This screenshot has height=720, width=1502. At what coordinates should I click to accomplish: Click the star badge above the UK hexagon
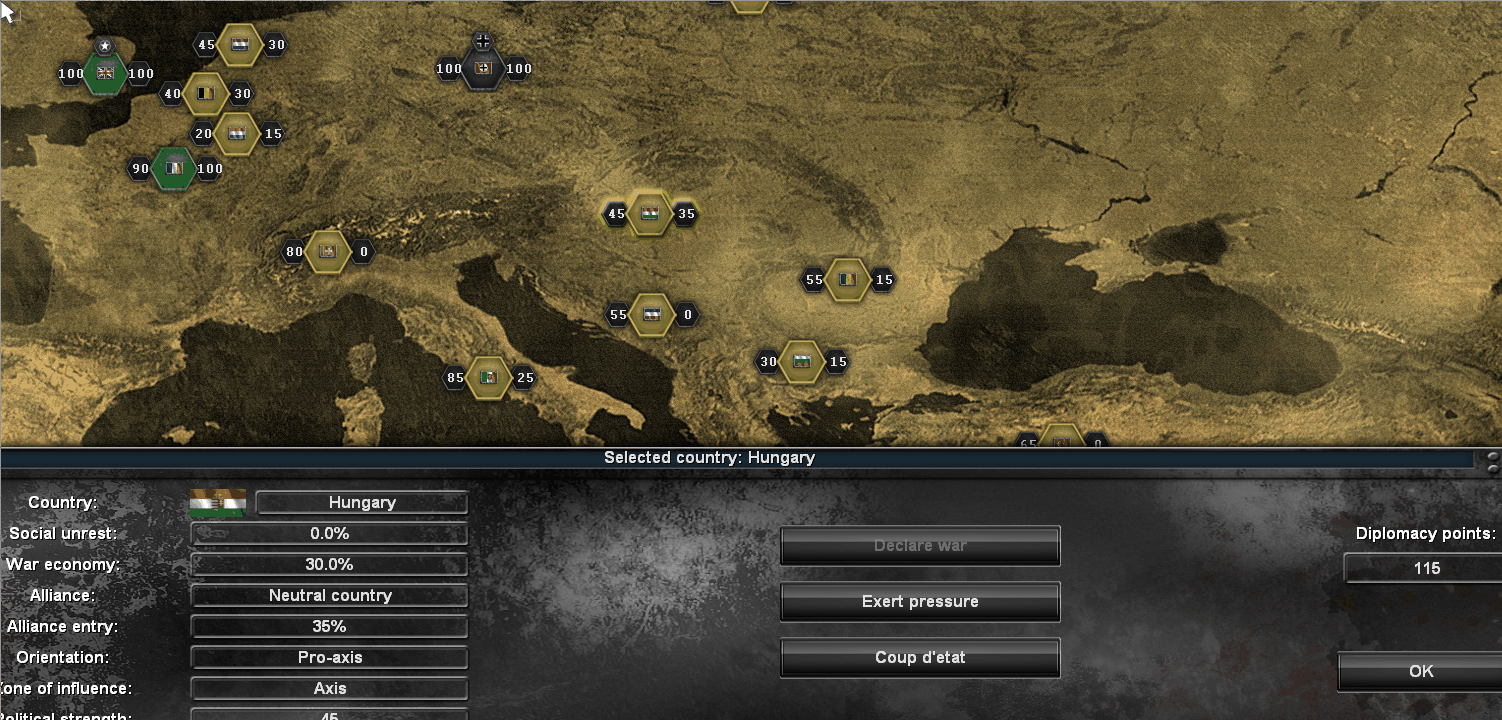103,45
